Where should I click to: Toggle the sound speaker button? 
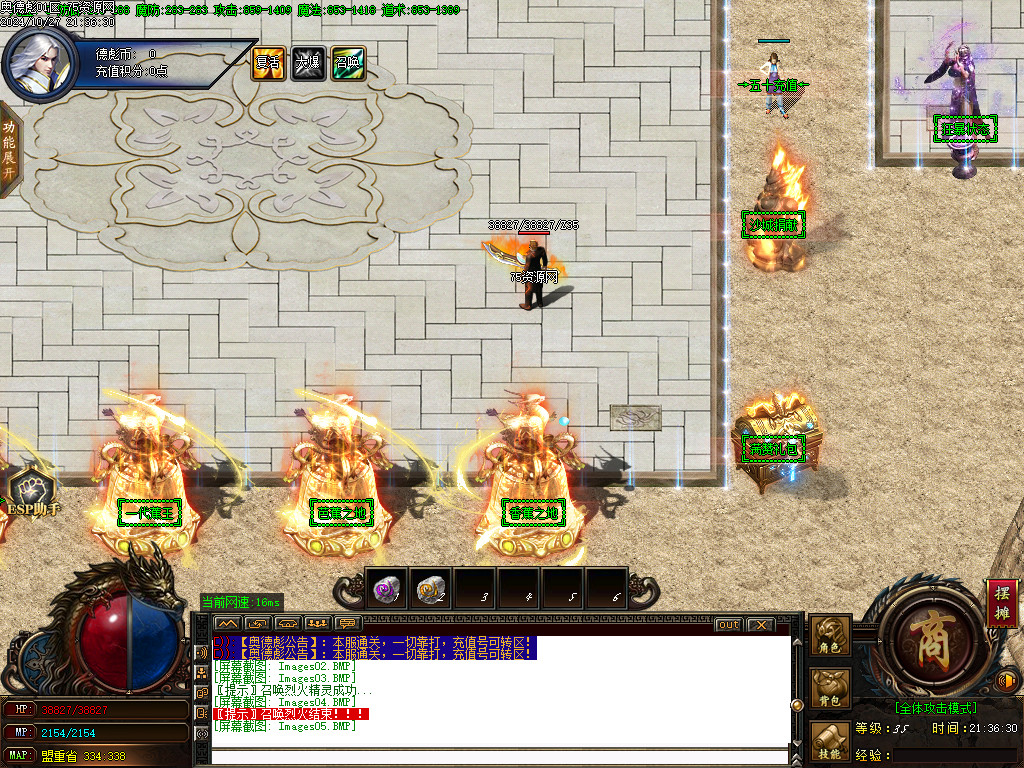pyautogui.click(x=1009, y=682)
